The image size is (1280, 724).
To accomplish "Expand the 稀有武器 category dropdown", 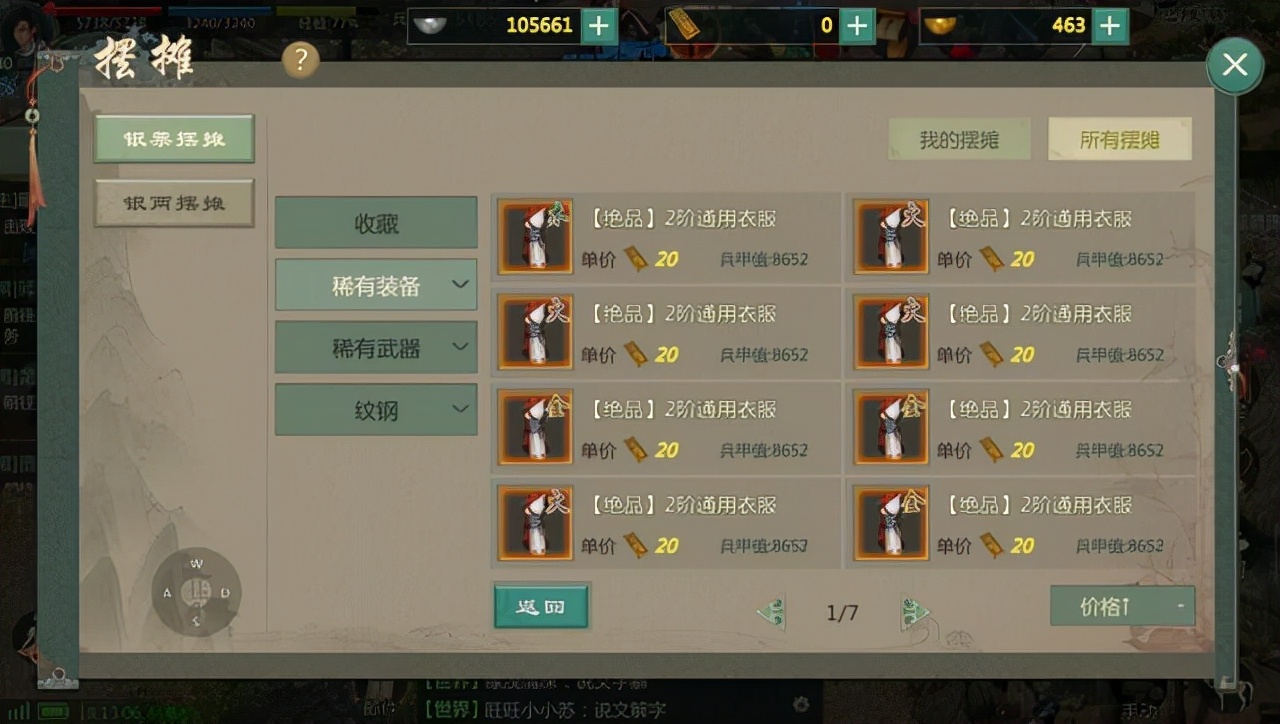I will click(x=376, y=347).
